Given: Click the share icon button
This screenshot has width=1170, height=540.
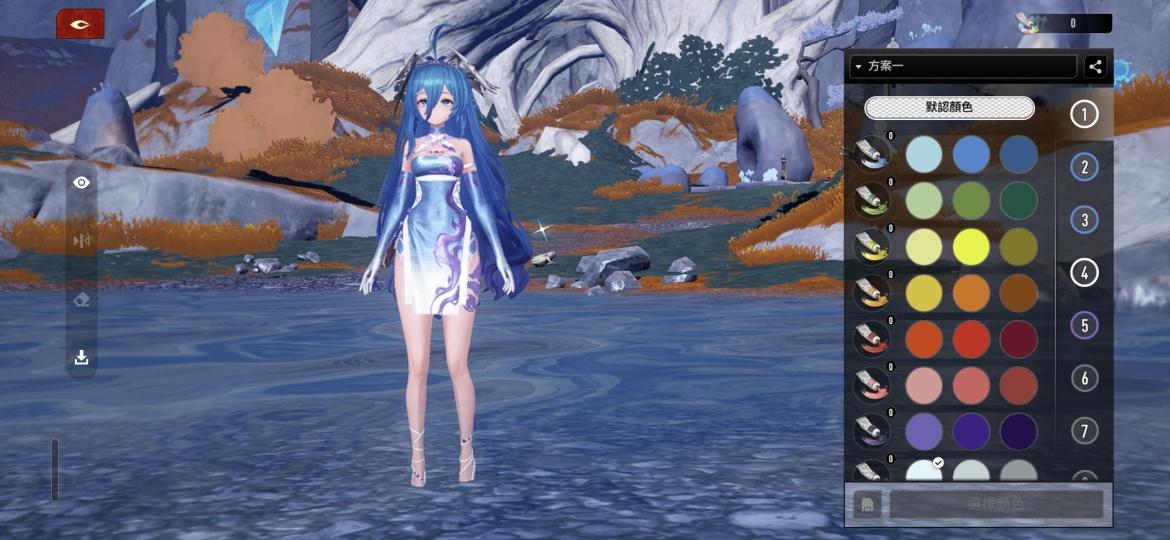Looking at the screenshot, I should pos(1095,67).
